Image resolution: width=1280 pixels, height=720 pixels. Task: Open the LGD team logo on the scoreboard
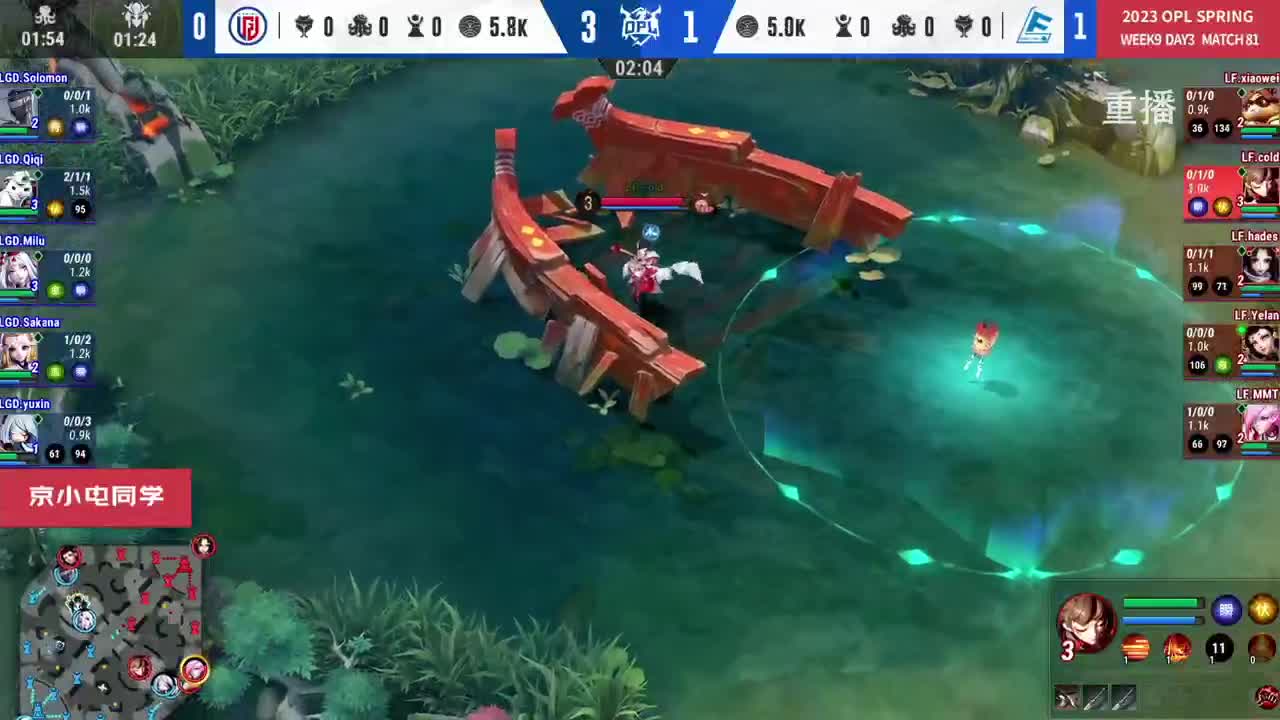pyautogui.click(x=247, y=27)
